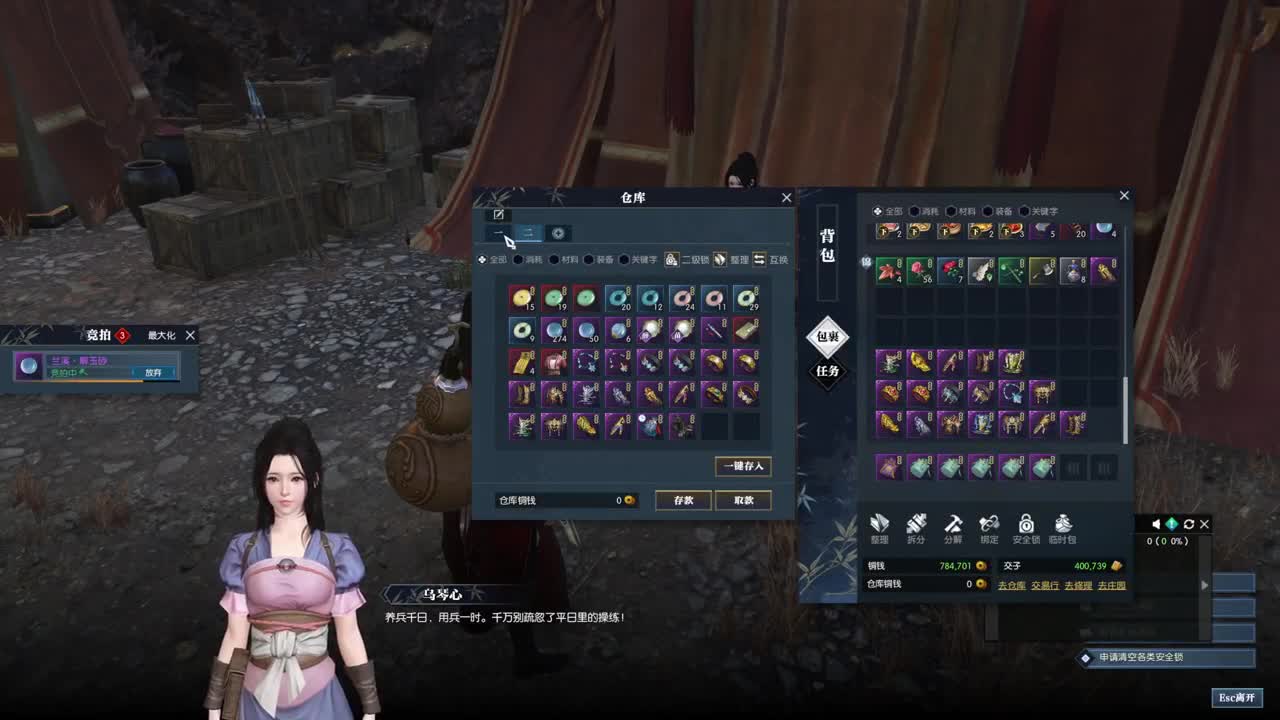Click the 存款 deposit money button
This screenshot has height=720, width=1280.
pyautogui.click(x=683, y=500)
